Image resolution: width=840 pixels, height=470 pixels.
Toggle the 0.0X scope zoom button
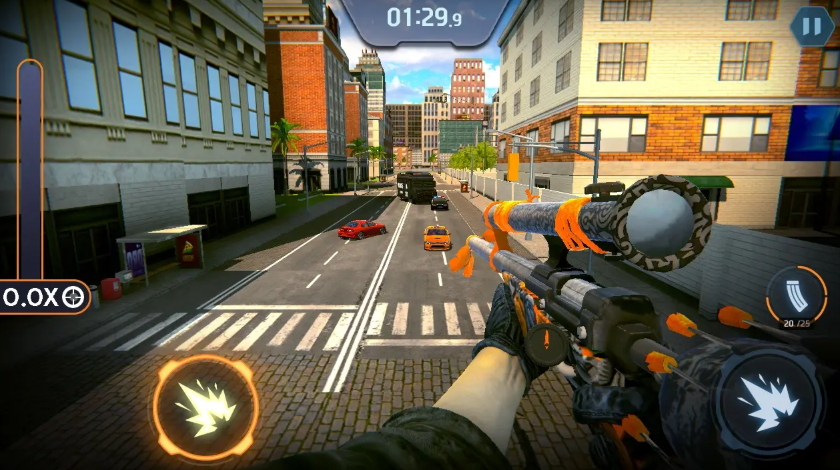pyautogui.click(x=43, y=296)
